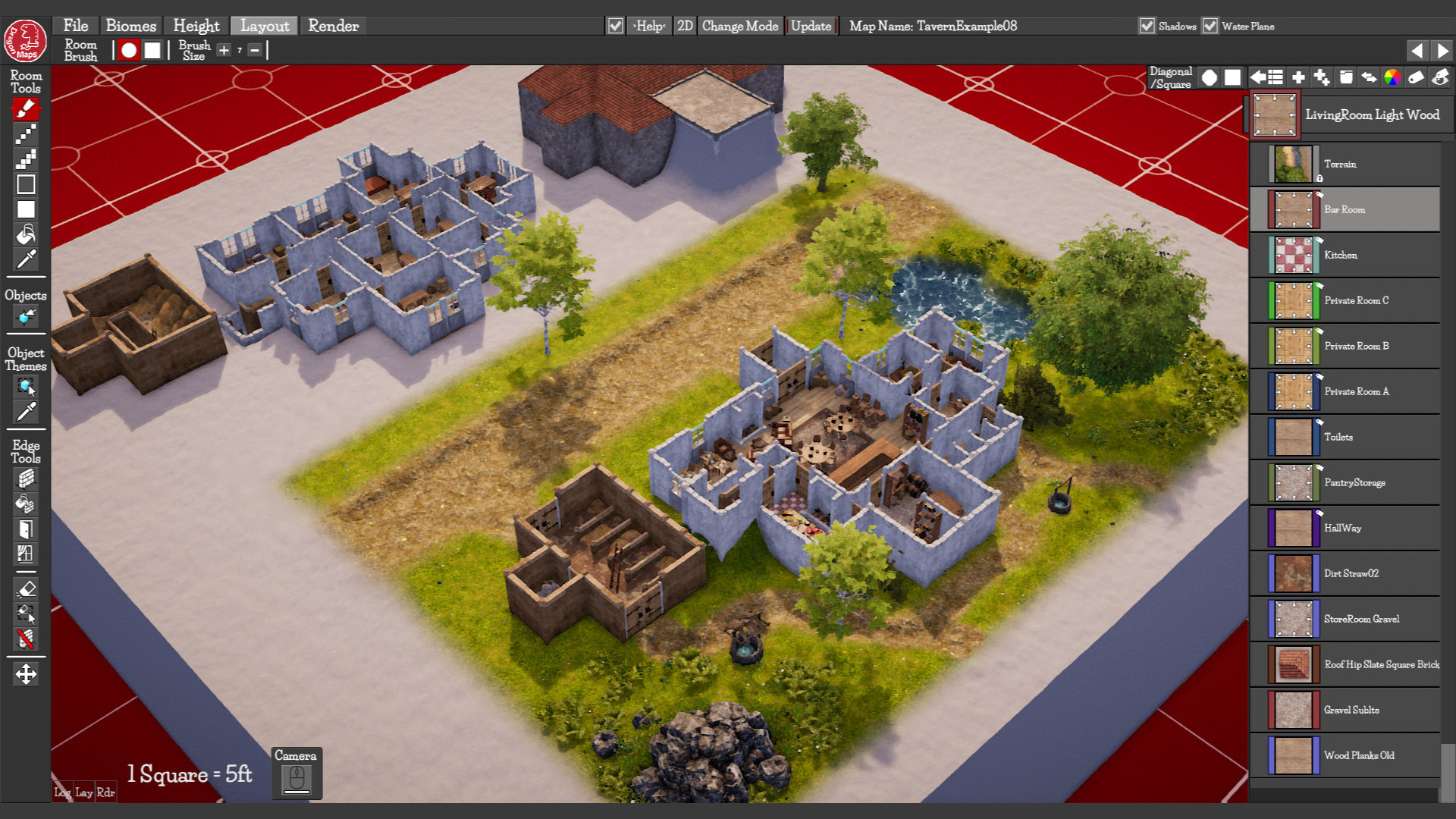Uncheck the box next to Help
1456x819 pixels.
(x=613, y=24)
